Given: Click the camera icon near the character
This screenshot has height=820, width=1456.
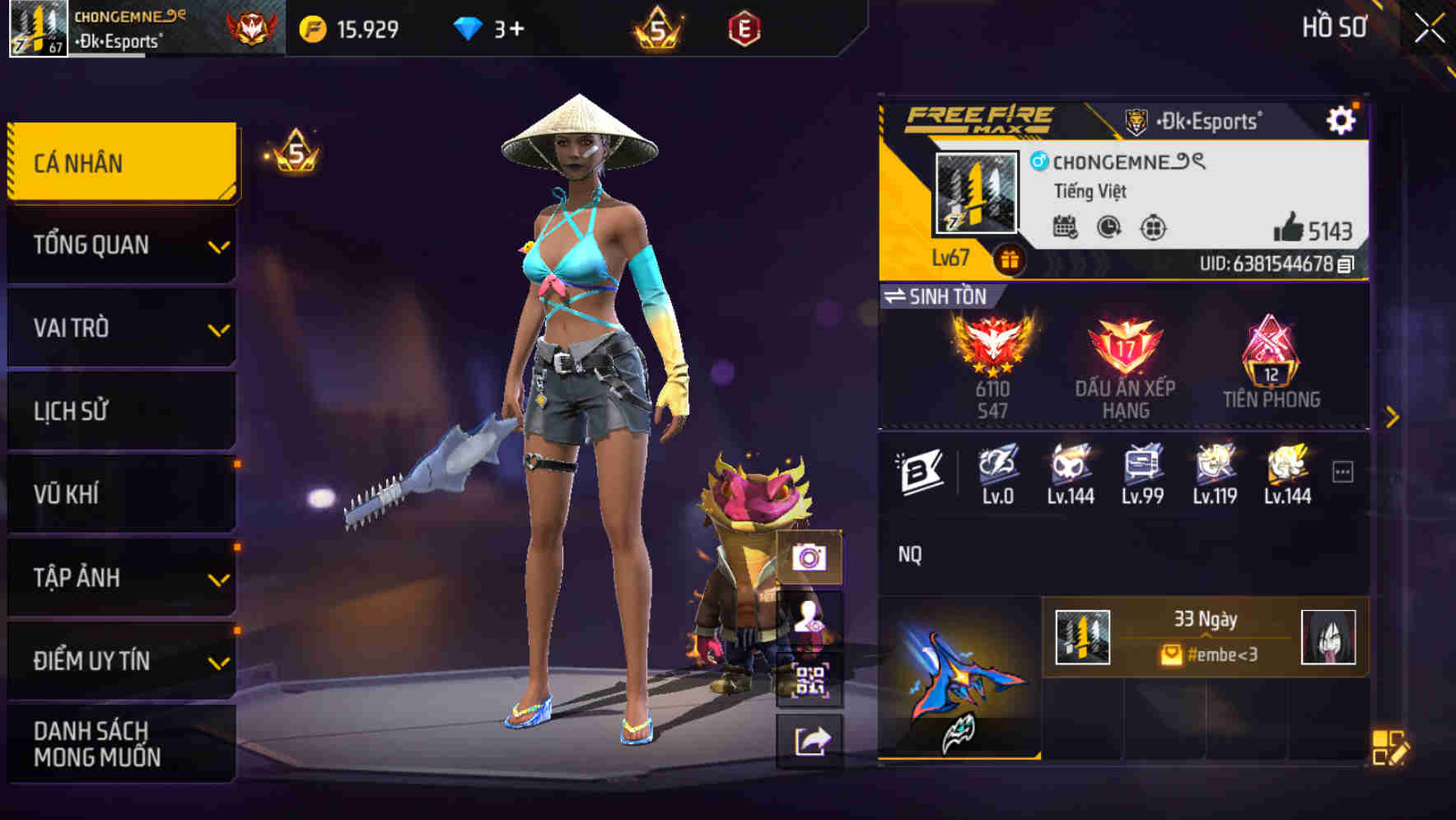Looking at the screenshot, I should pyautogui.click(x=811, y=558).
